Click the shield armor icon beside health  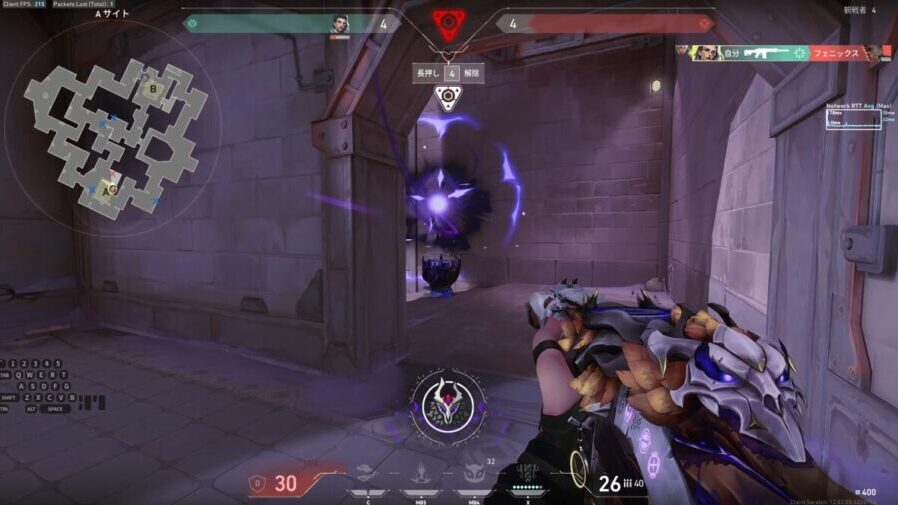coord(258,484)
